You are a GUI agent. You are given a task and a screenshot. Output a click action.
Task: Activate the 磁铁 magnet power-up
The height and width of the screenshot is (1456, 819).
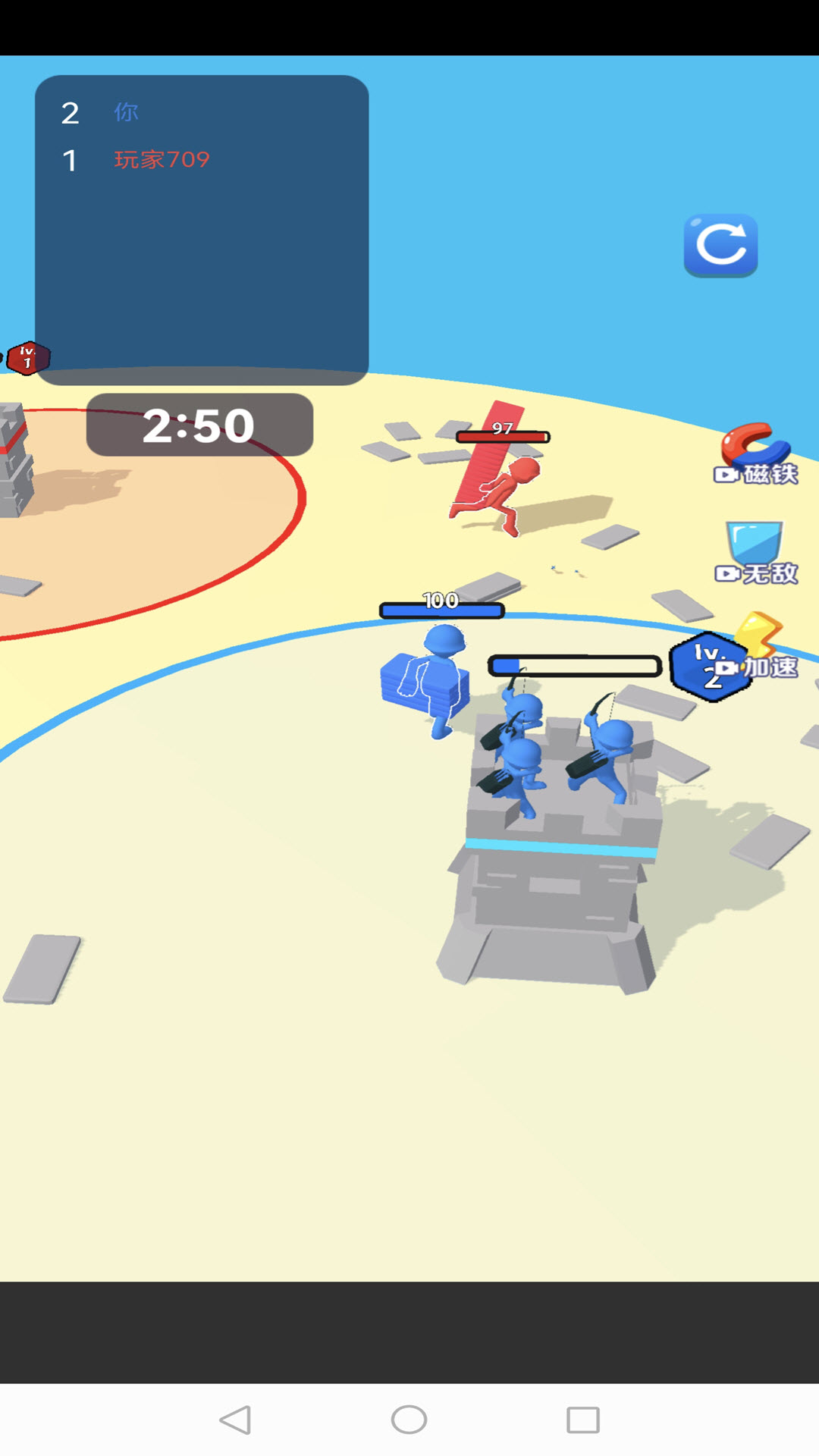pyautogui.click(x=755, y=455)
